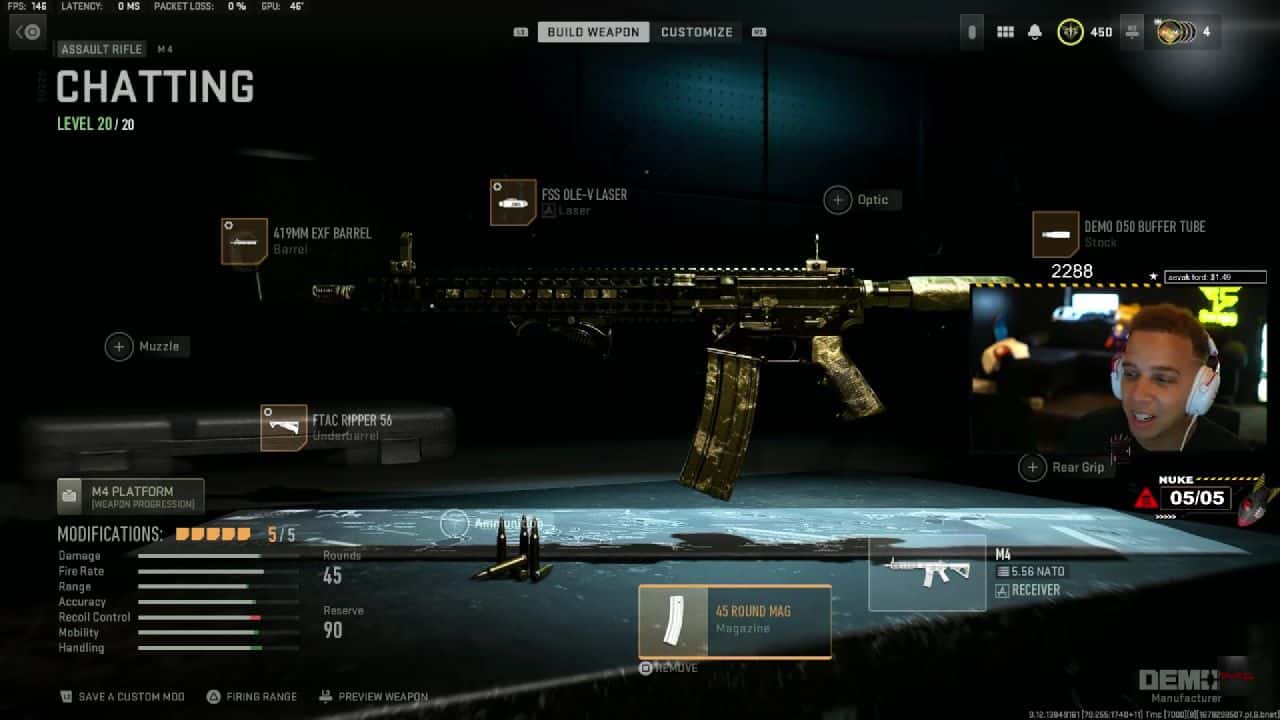Click the COD Points balance icon
Image resolution: width=1280 pixels, height=720 pixels.
coord(1072,31)
